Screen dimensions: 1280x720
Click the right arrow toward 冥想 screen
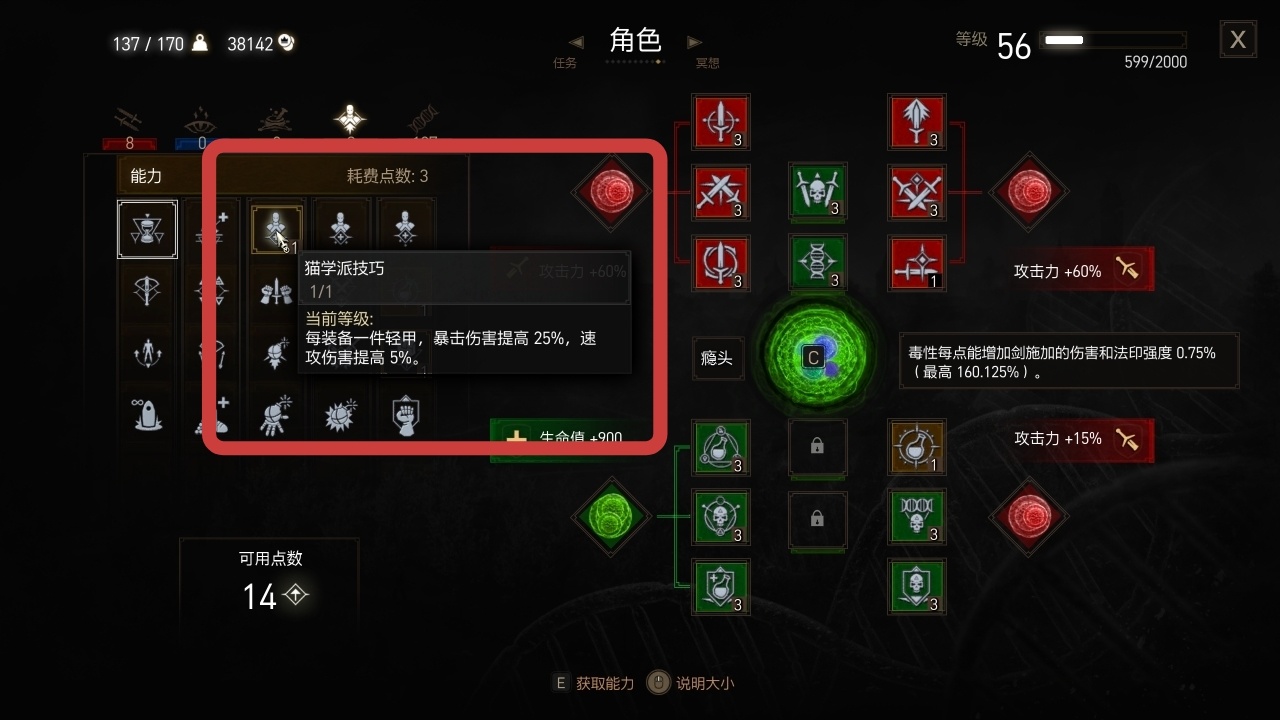click(x=694, y=41)
